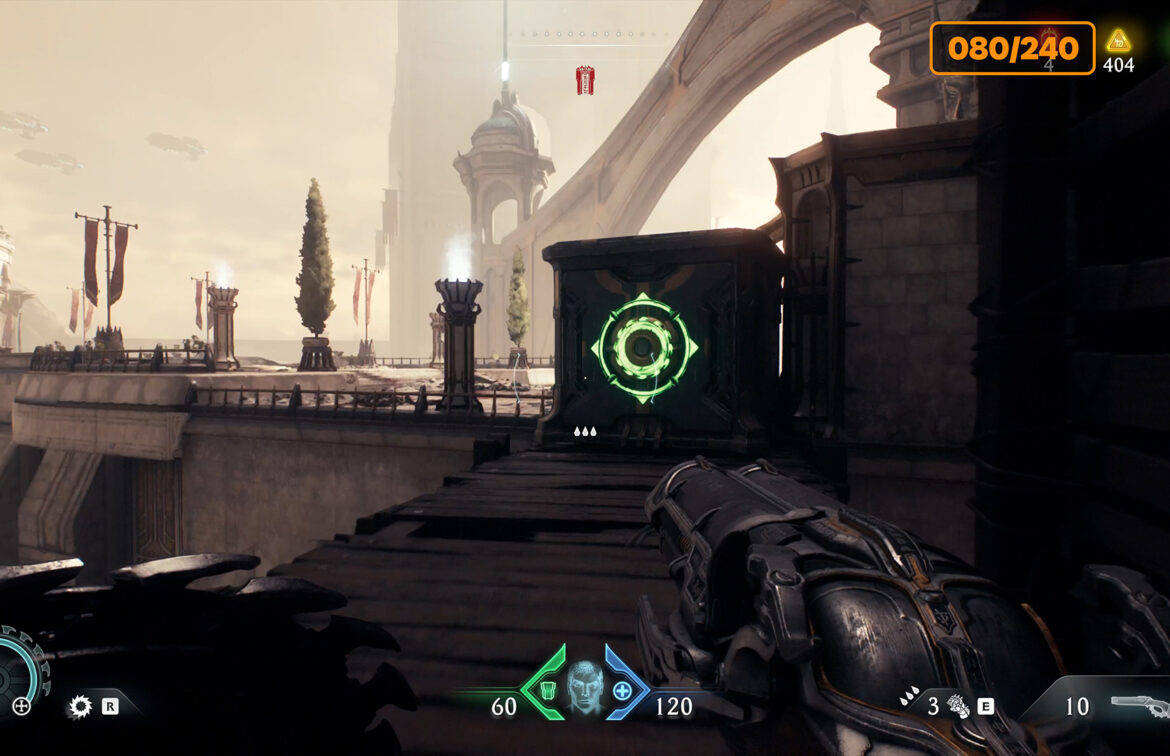Select the gauntlet melee fist icon

point(958,706)
